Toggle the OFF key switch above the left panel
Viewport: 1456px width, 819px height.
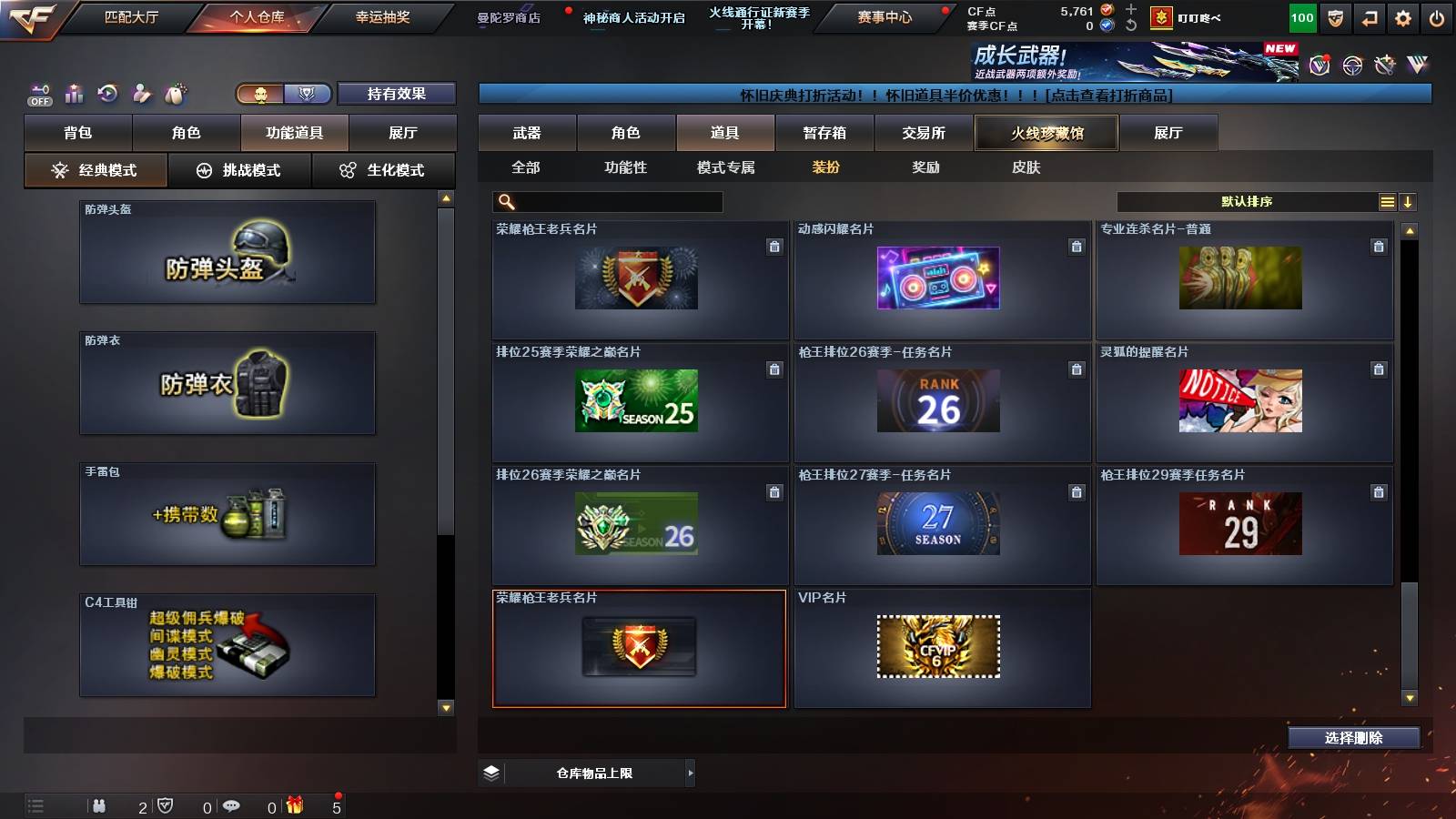(x=37, y=91)
